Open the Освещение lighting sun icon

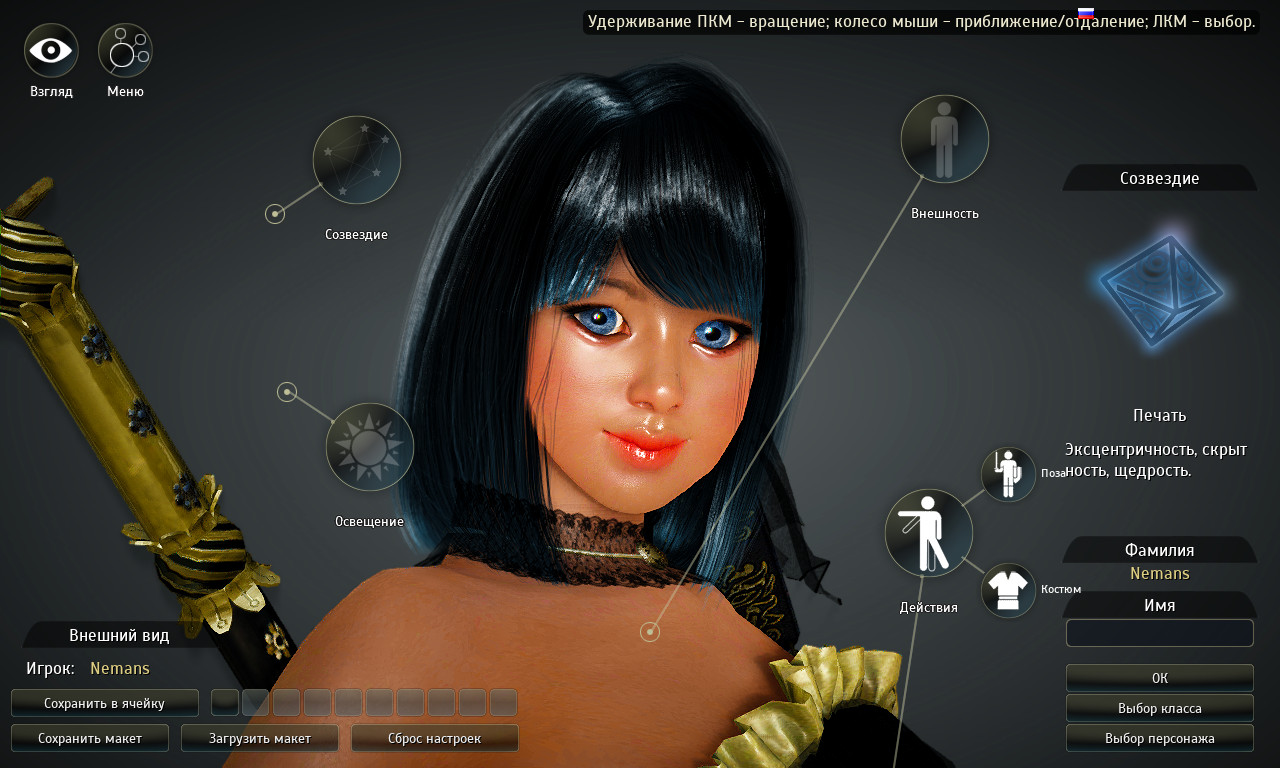pyautogui.click(x=370, y=447)
